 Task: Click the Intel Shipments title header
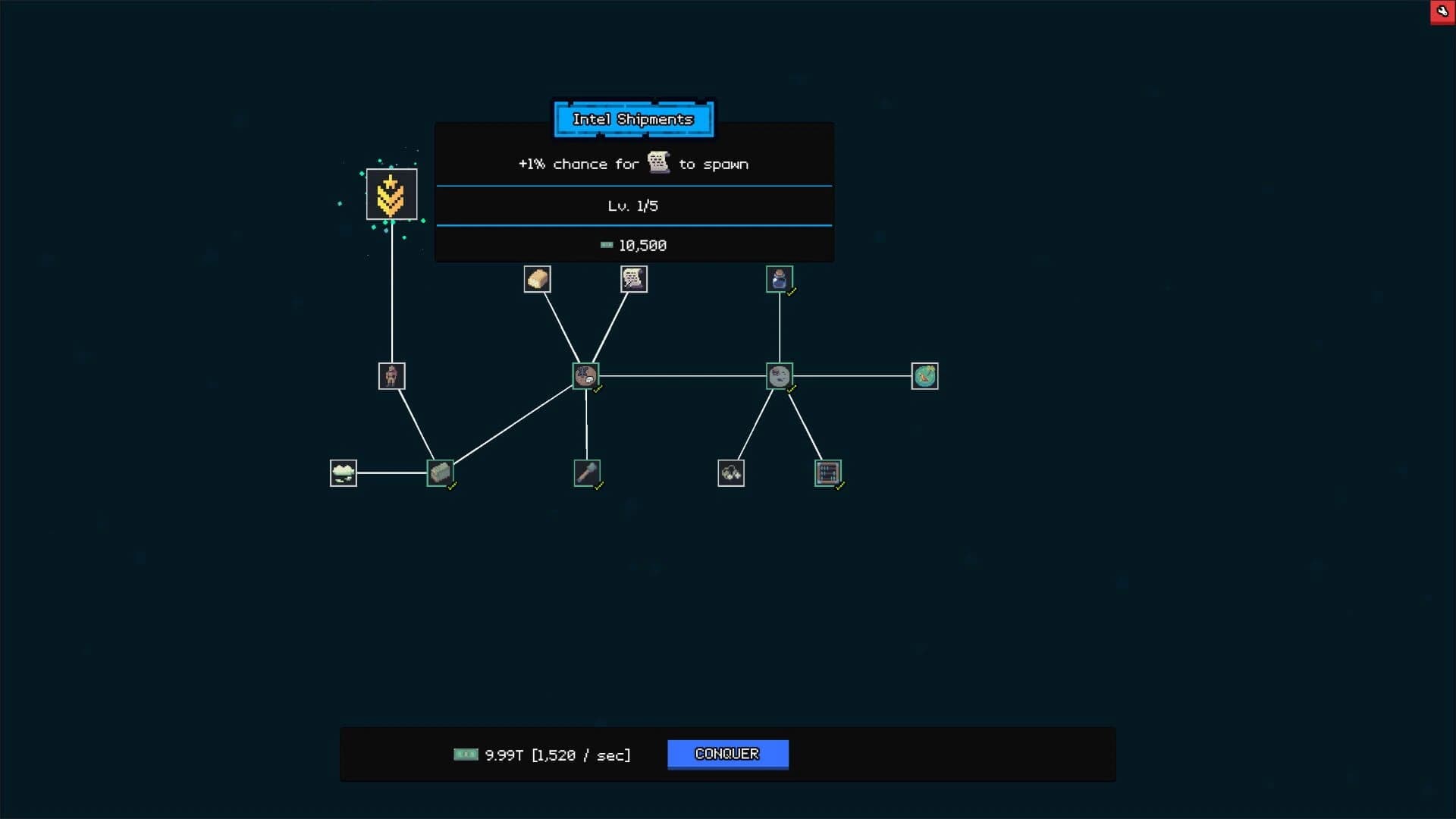(633, 119)
